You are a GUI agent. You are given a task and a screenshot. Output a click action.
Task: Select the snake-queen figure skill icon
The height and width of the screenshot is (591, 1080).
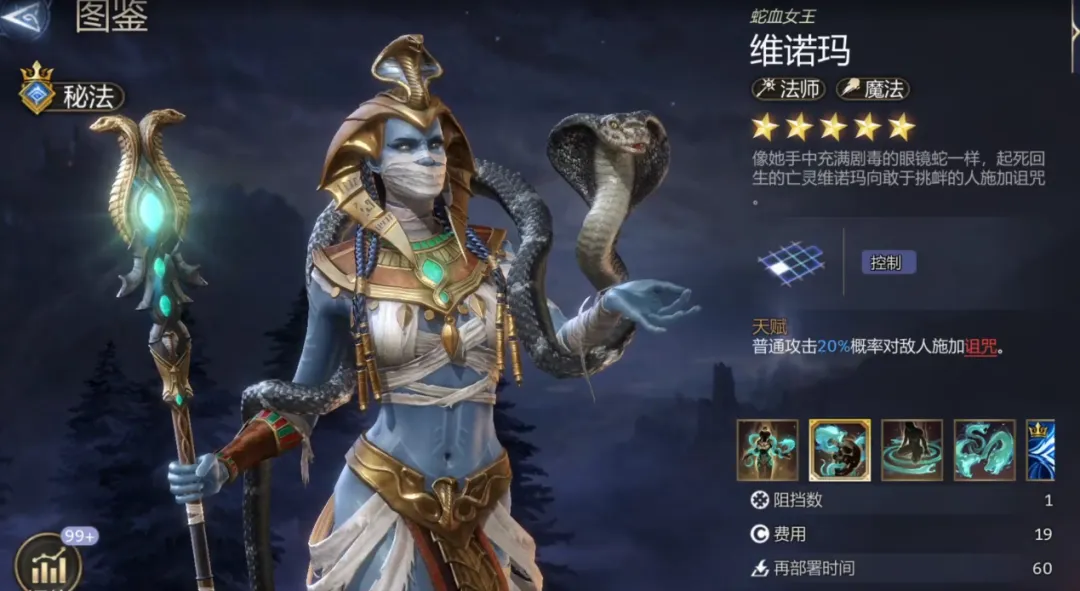pyautogui.click(x=767, y=450)
